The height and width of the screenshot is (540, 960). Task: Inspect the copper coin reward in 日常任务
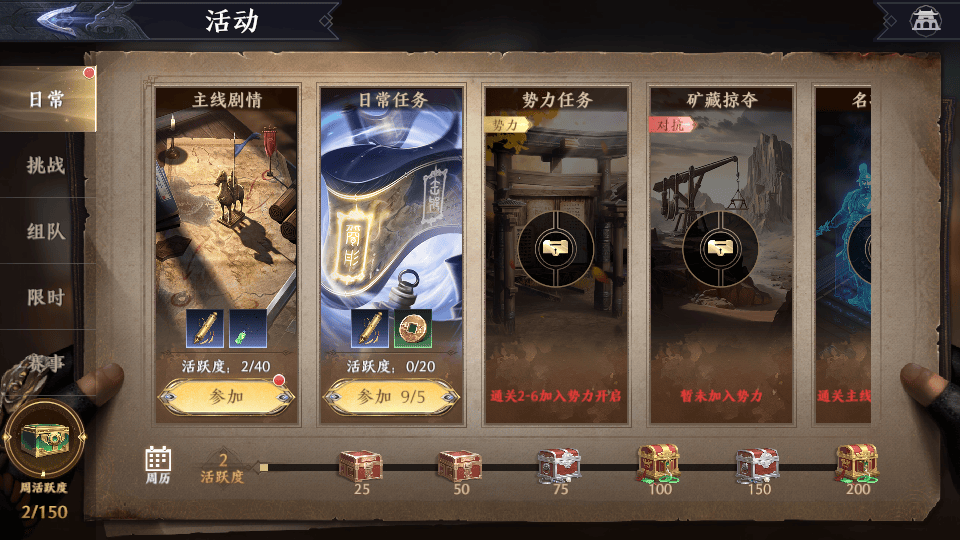(411, 328)
